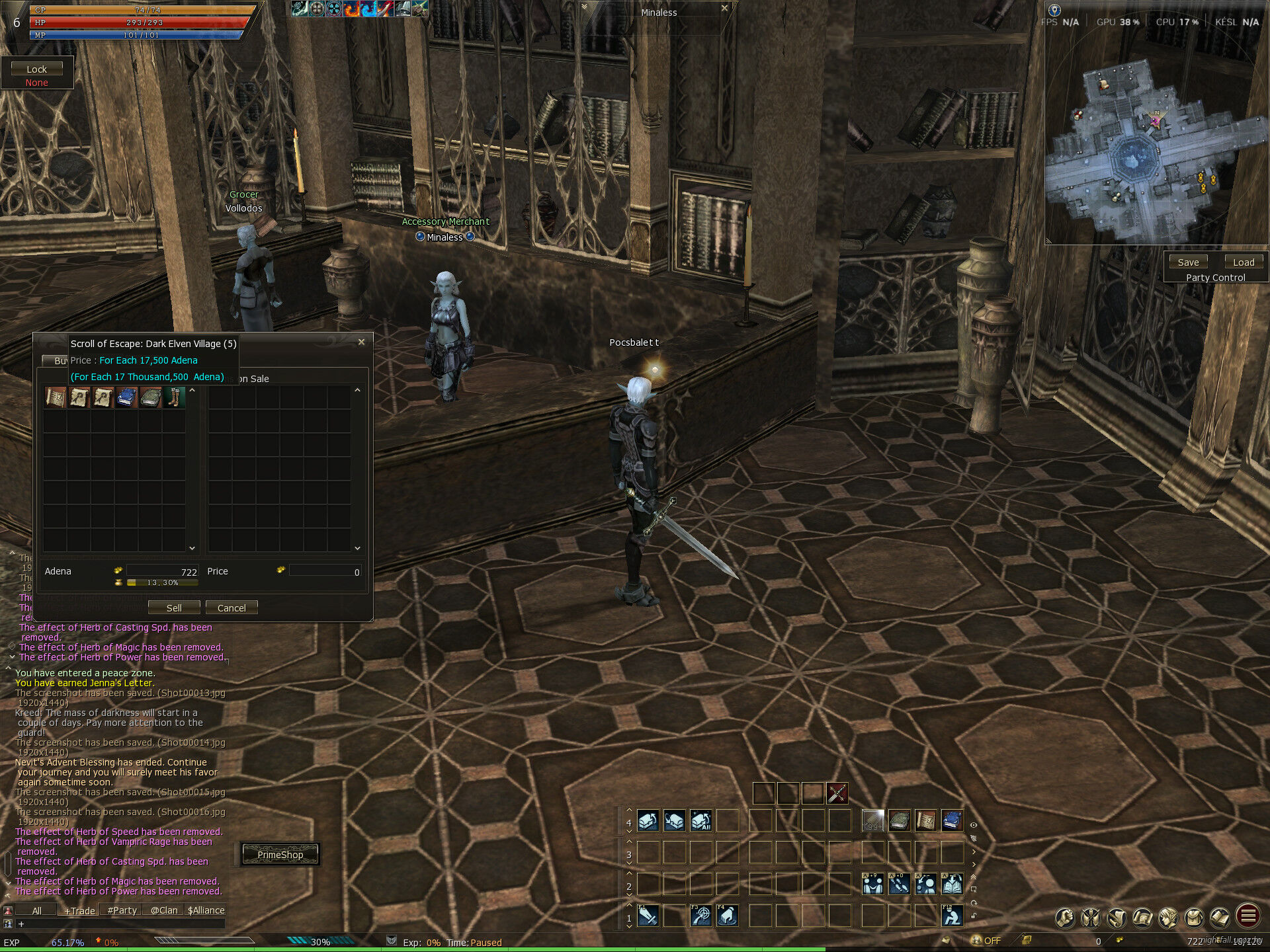The height and width of the screenshot is (952, 1270).
Task: Cancel the merchant sell window
Action: [x=232, y=608]
